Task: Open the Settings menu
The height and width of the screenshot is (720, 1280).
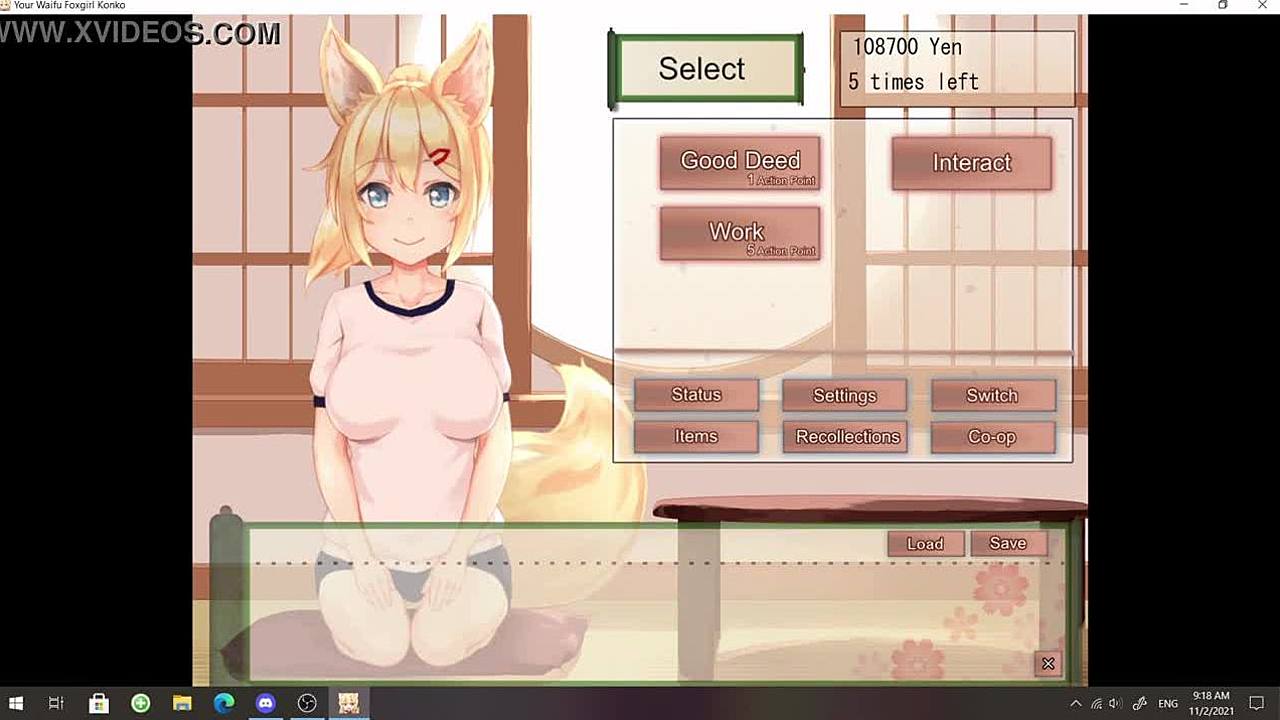Action: point(844,396)
